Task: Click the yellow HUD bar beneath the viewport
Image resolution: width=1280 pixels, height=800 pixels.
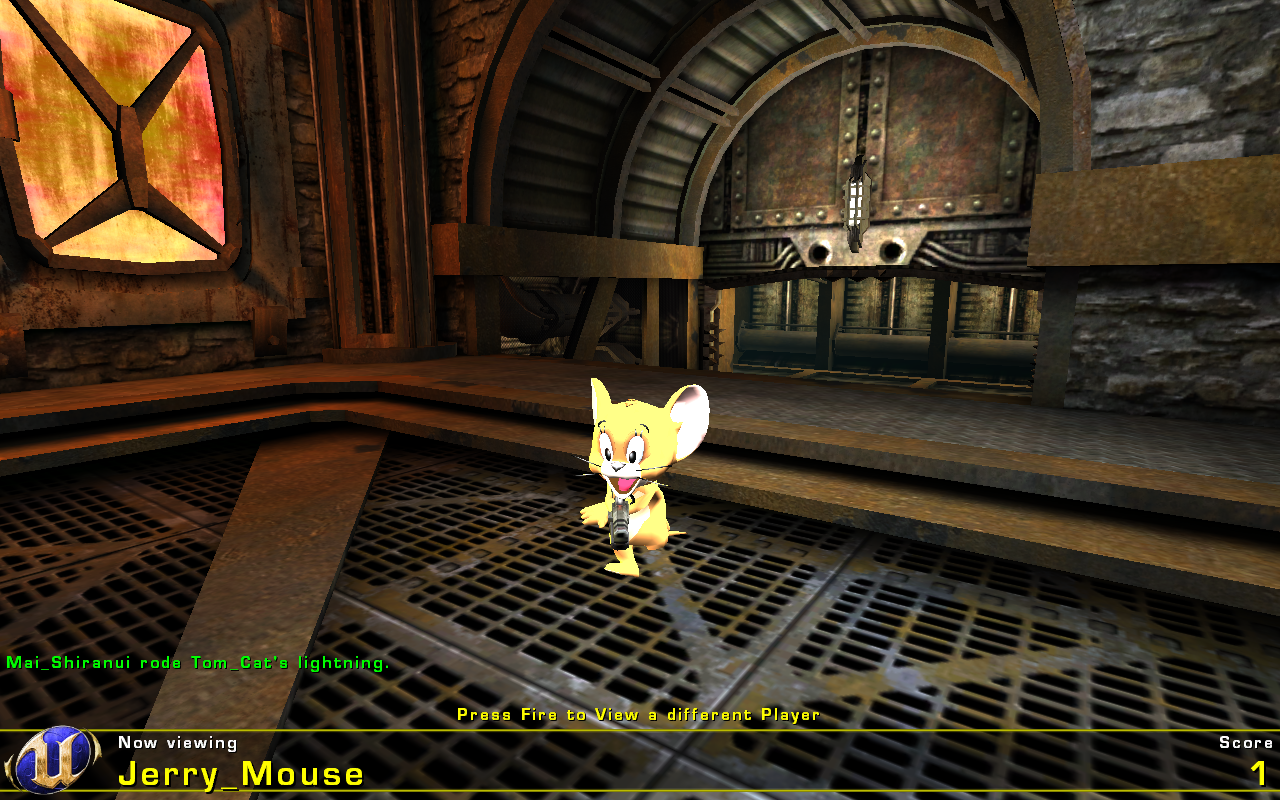Action: point(640,731)
